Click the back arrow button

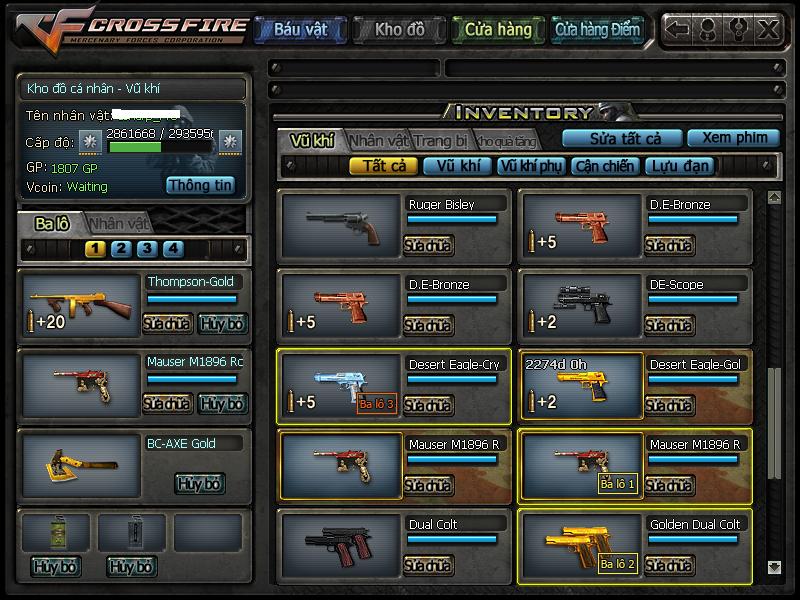[x=678, y=29]
